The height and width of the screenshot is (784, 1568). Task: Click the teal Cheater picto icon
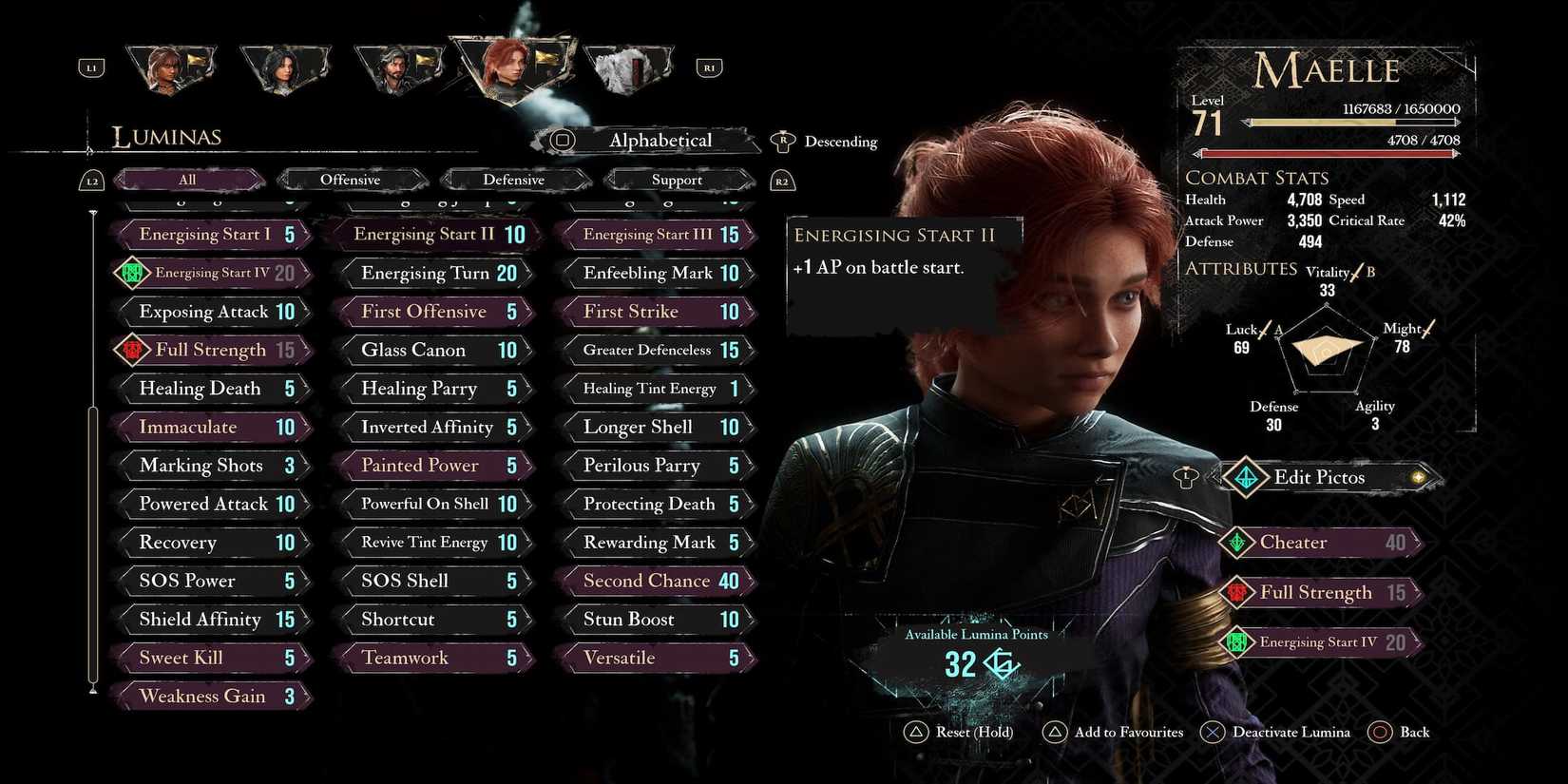[x=1237, y=543]
